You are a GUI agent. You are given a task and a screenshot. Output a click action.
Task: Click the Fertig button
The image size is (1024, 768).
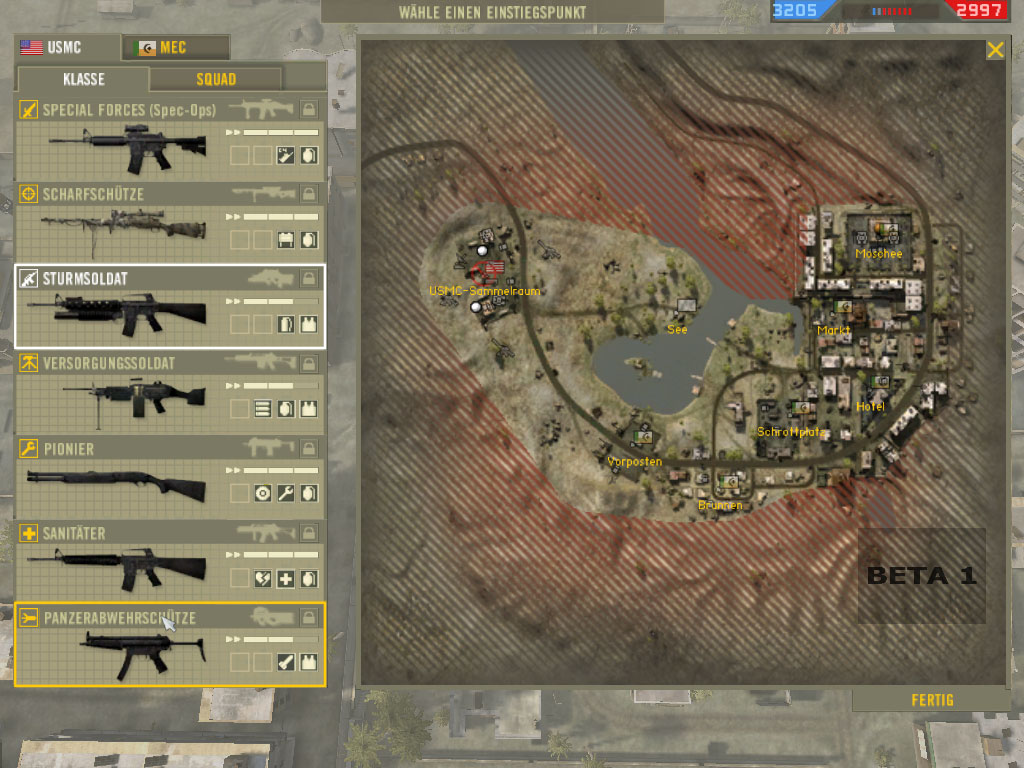click(x=932, y=700)
